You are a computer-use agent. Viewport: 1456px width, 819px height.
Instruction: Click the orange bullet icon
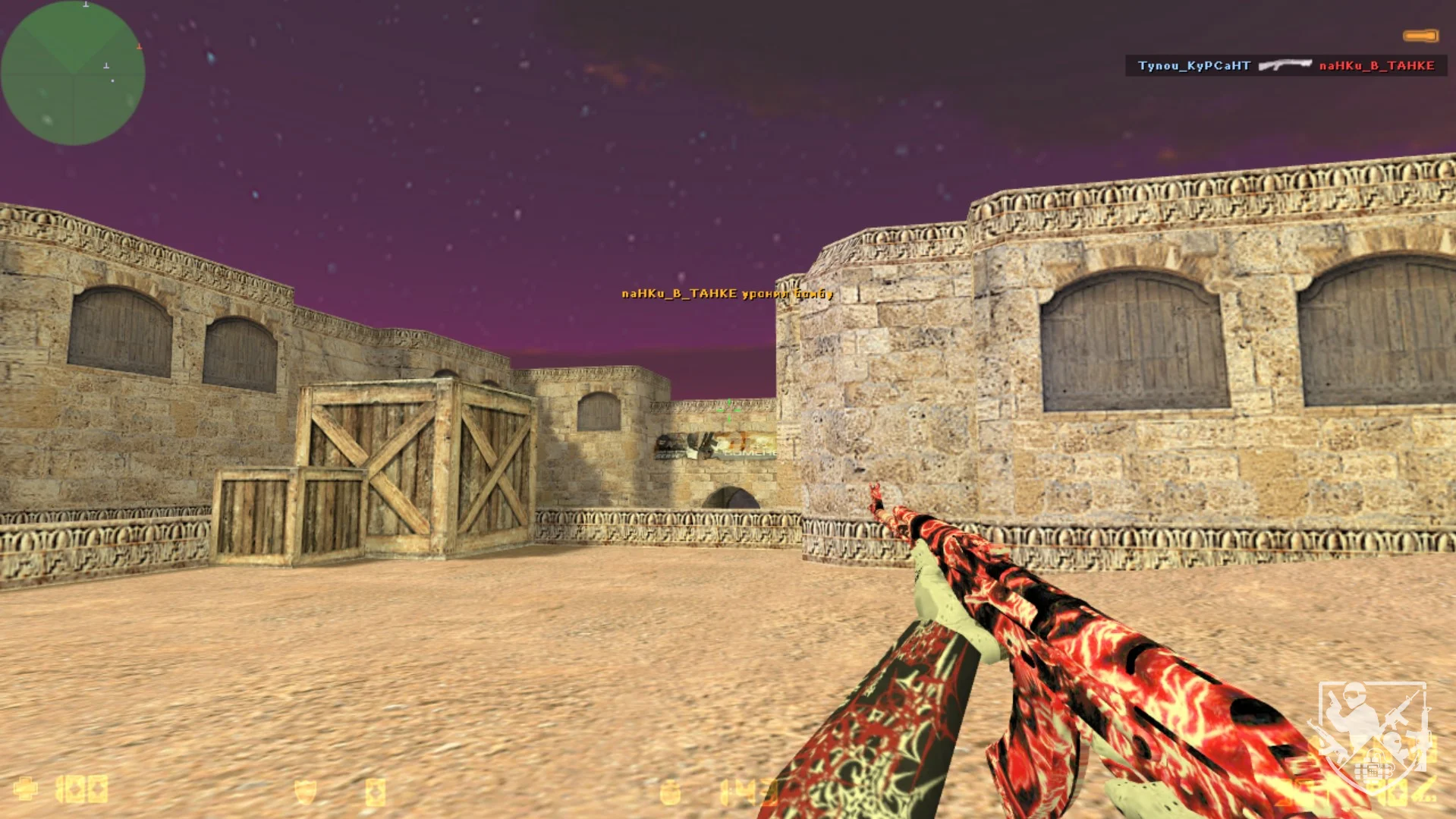(x=1420, y=36)
